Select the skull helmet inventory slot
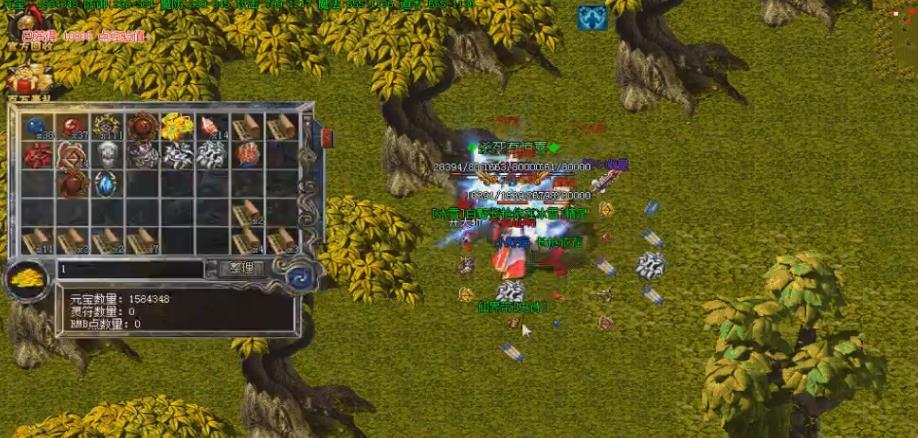This screenshot has width=918, height=438. click(x=107, y=154)
